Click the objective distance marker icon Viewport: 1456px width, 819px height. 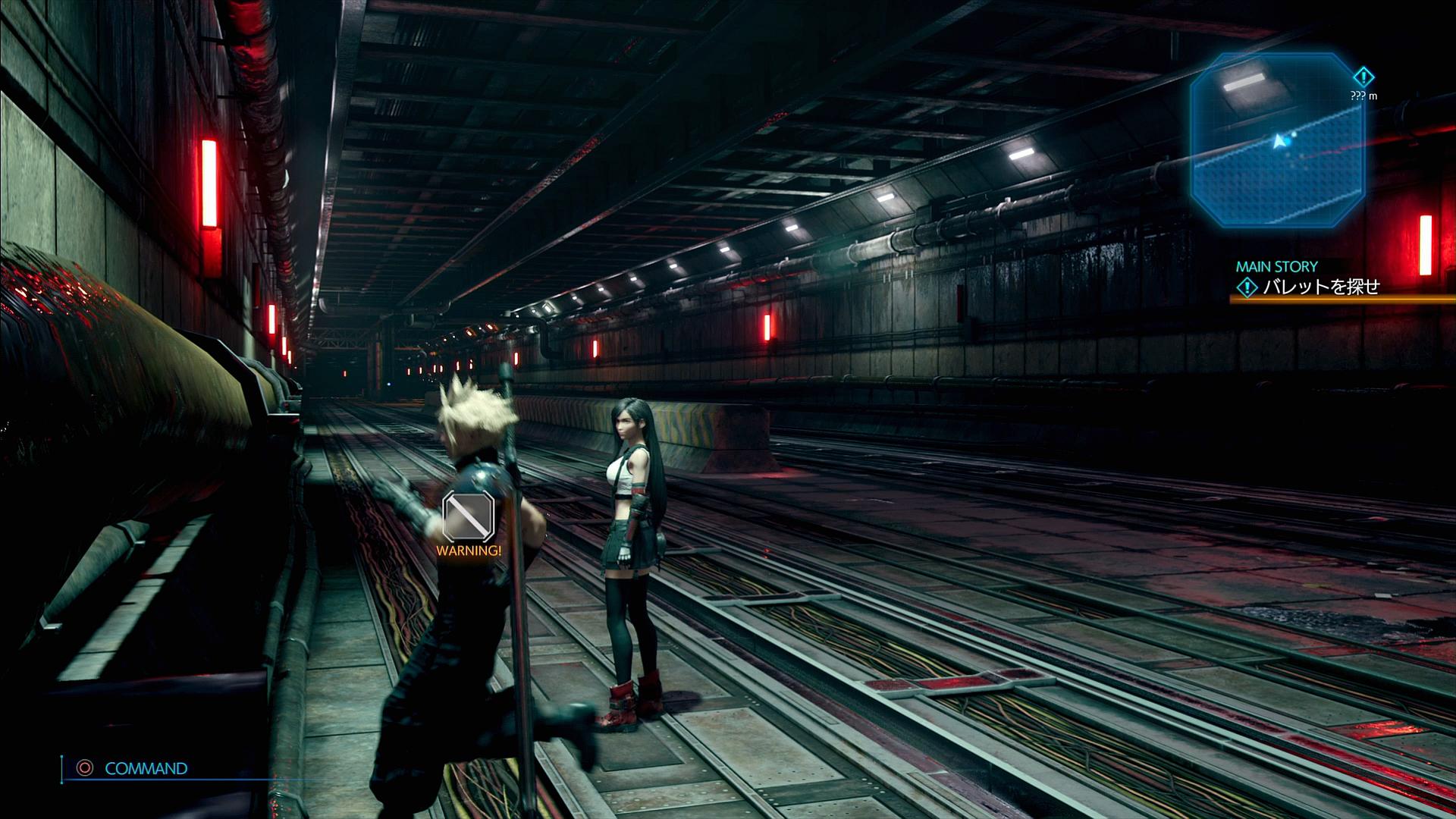point(1363,77)
